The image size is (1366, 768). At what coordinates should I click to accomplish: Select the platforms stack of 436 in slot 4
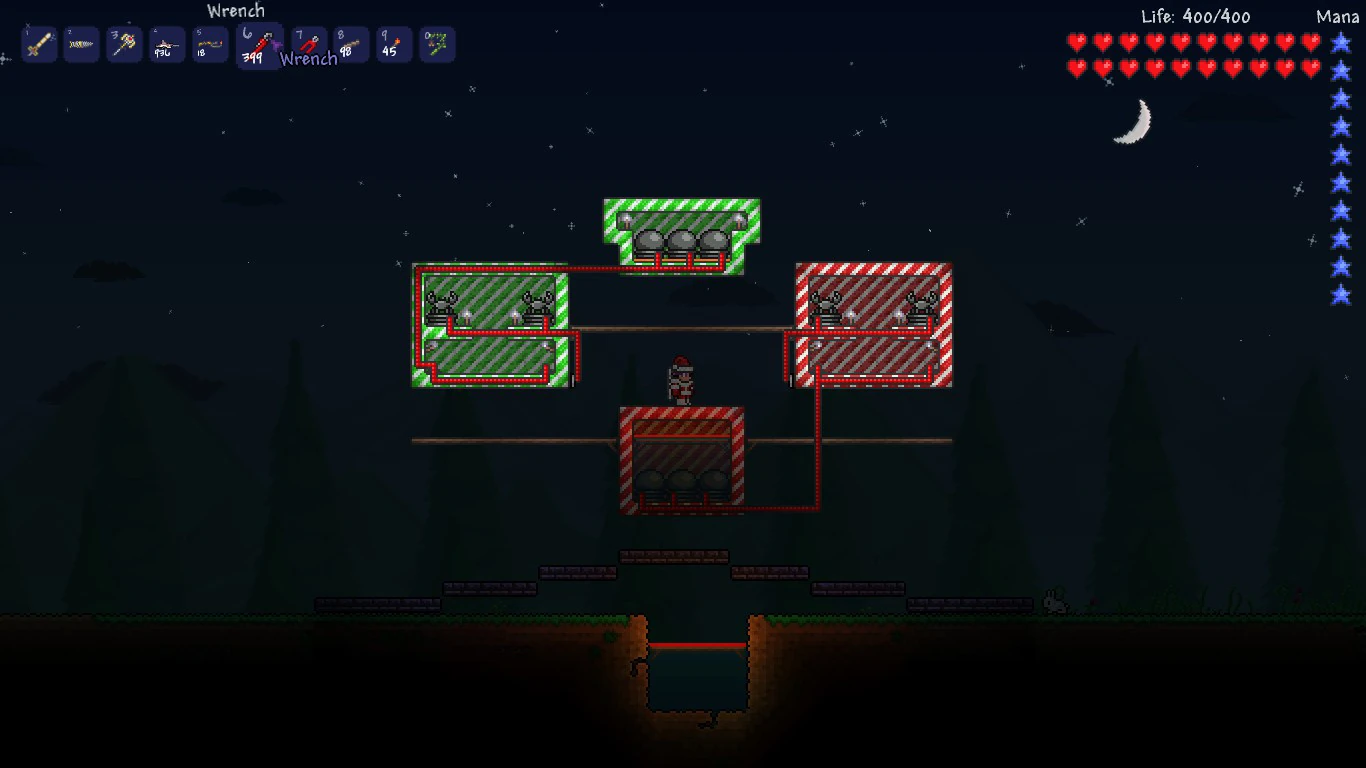pos(166,44)
